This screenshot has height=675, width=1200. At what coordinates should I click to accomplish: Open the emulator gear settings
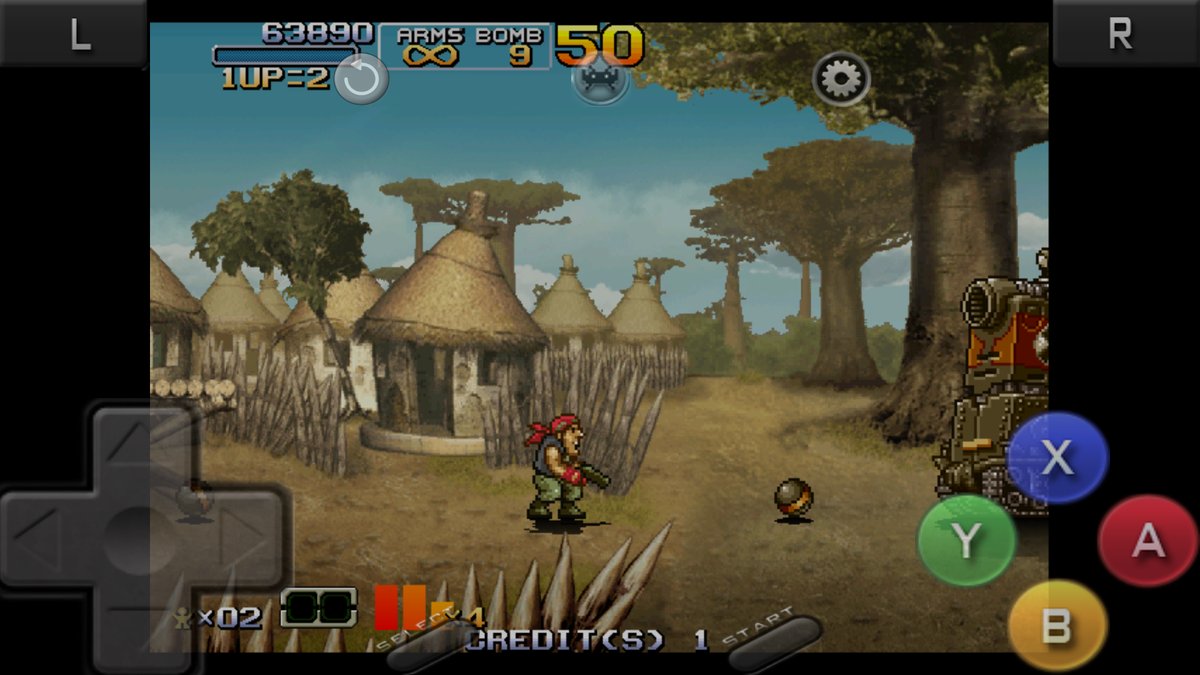(841, 79)
